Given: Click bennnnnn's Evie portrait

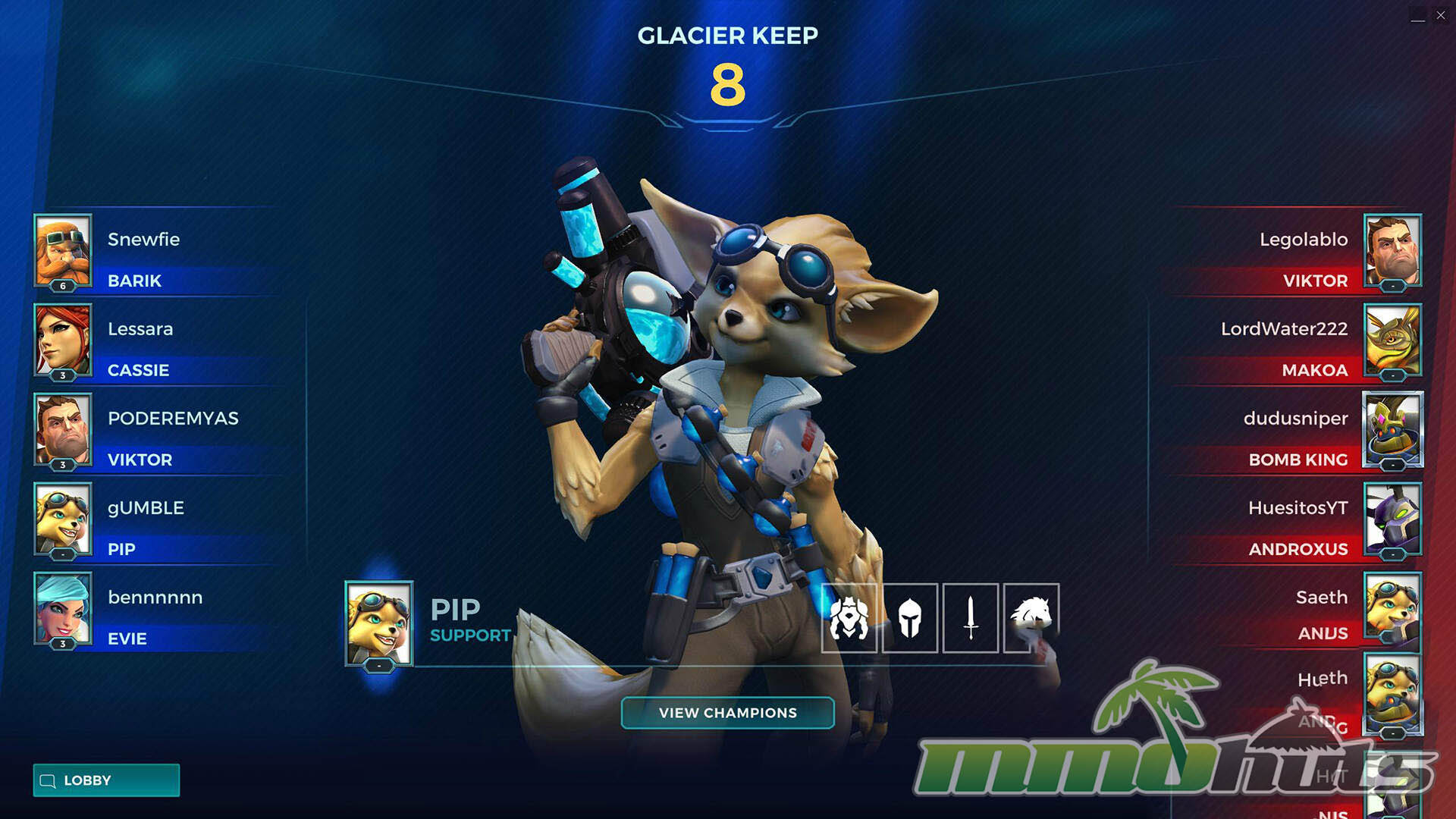Looking at the screenshot, I should (x=63, y=608).
